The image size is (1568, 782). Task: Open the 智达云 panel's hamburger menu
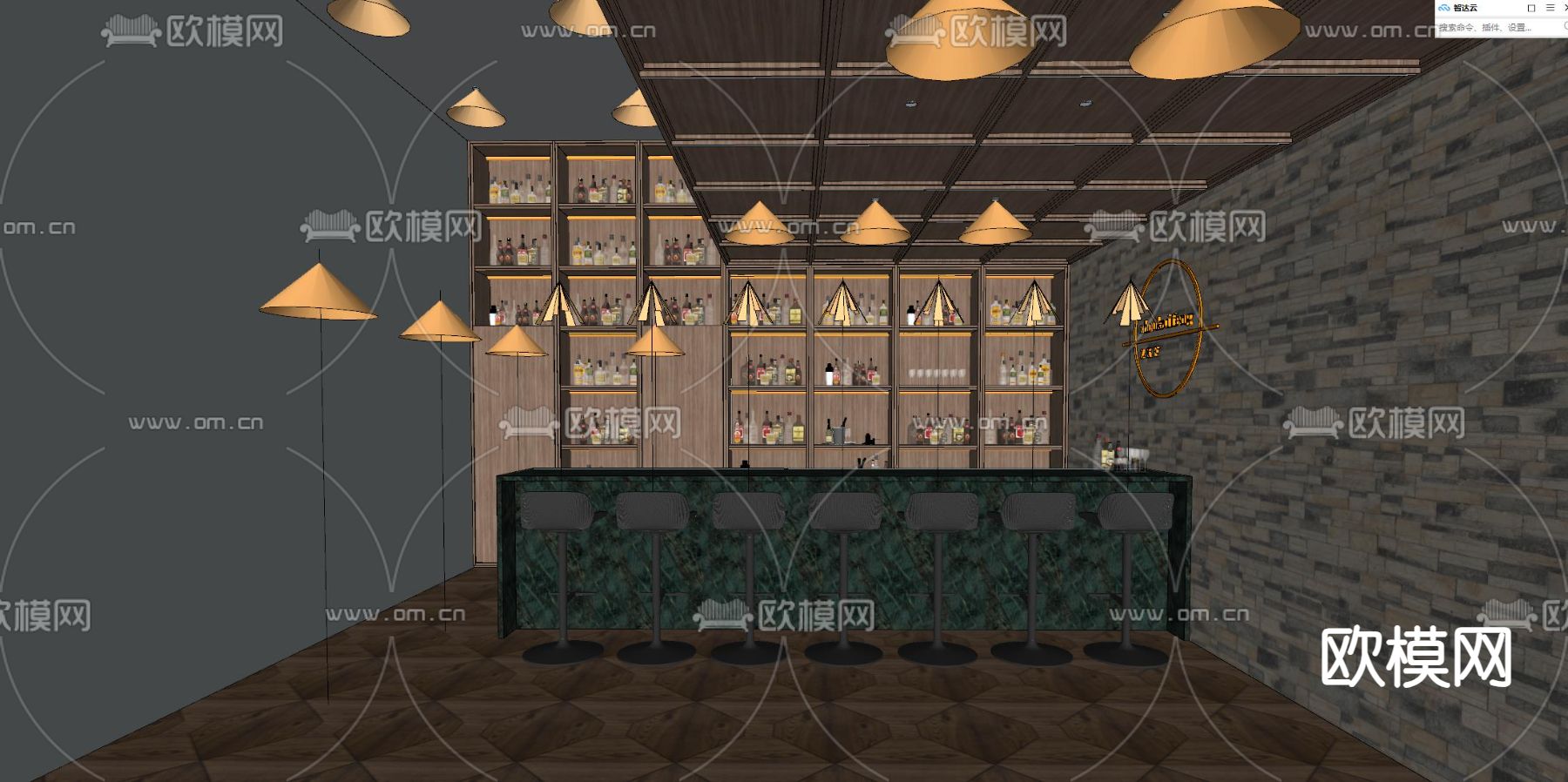1550,8
